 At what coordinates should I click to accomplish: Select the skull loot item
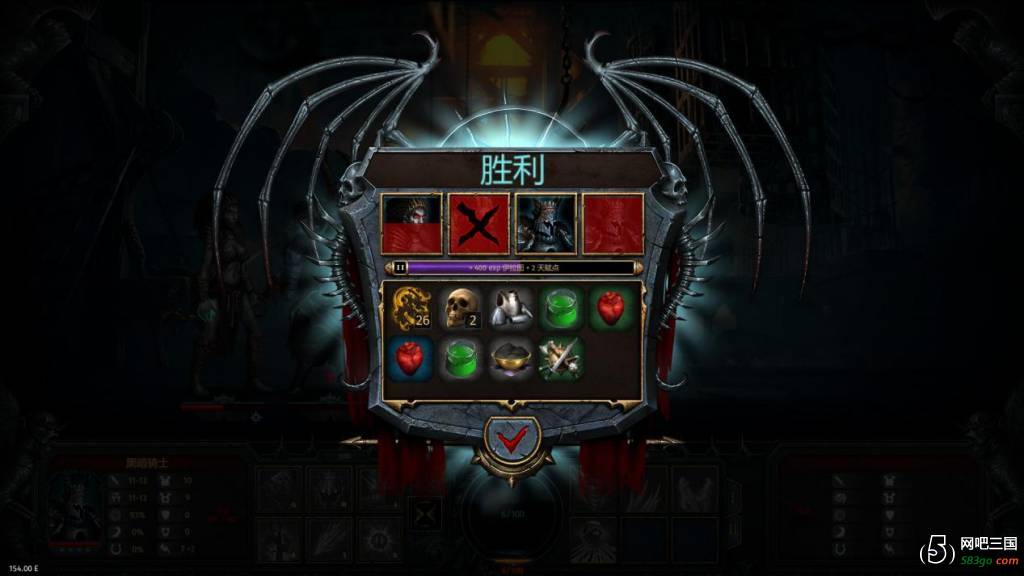point(461,308)
